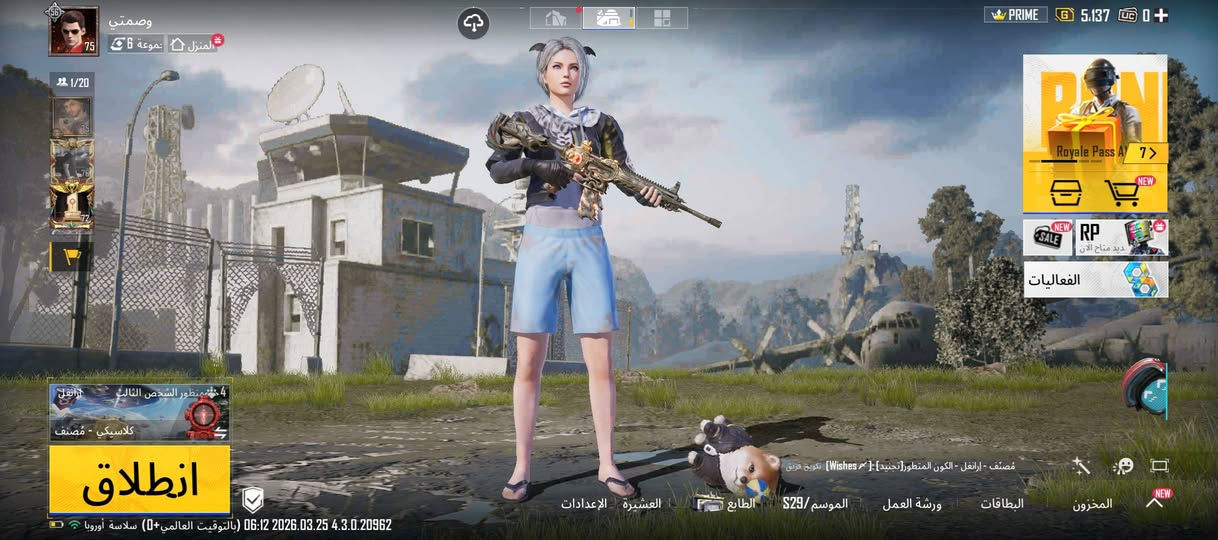Viewport: 1218px width, 540px height.
Task: Open the player profile avatar
Action: click(x=74, y=31)
